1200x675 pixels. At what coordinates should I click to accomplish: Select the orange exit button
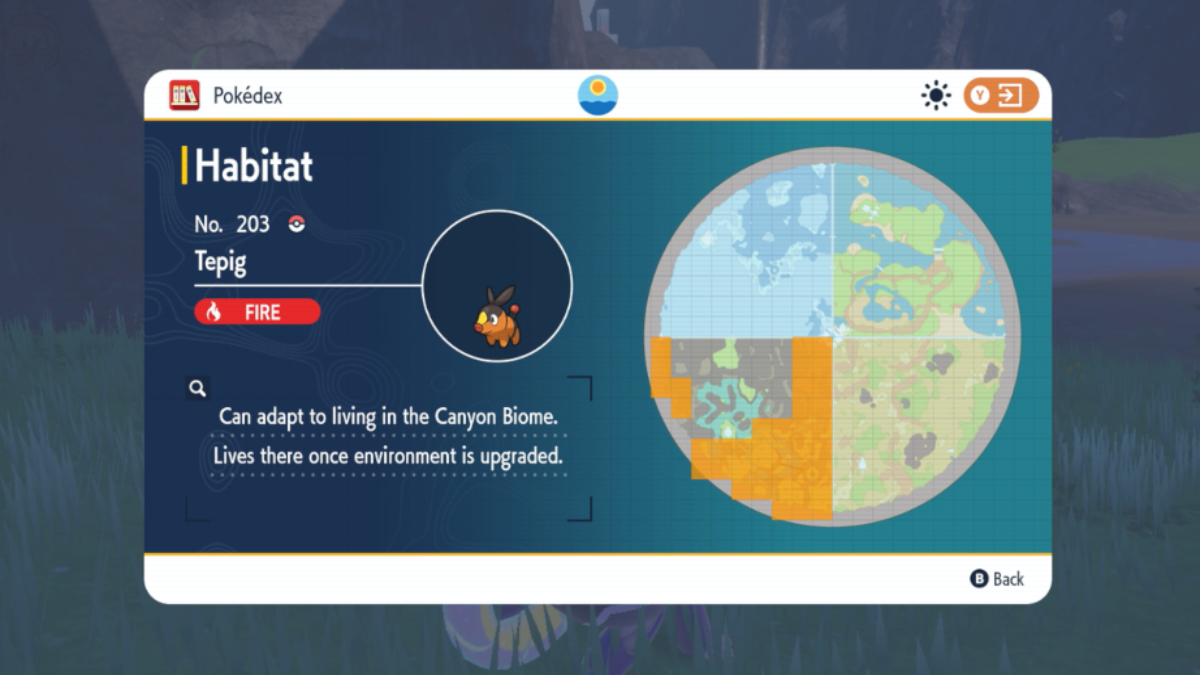1001,96
